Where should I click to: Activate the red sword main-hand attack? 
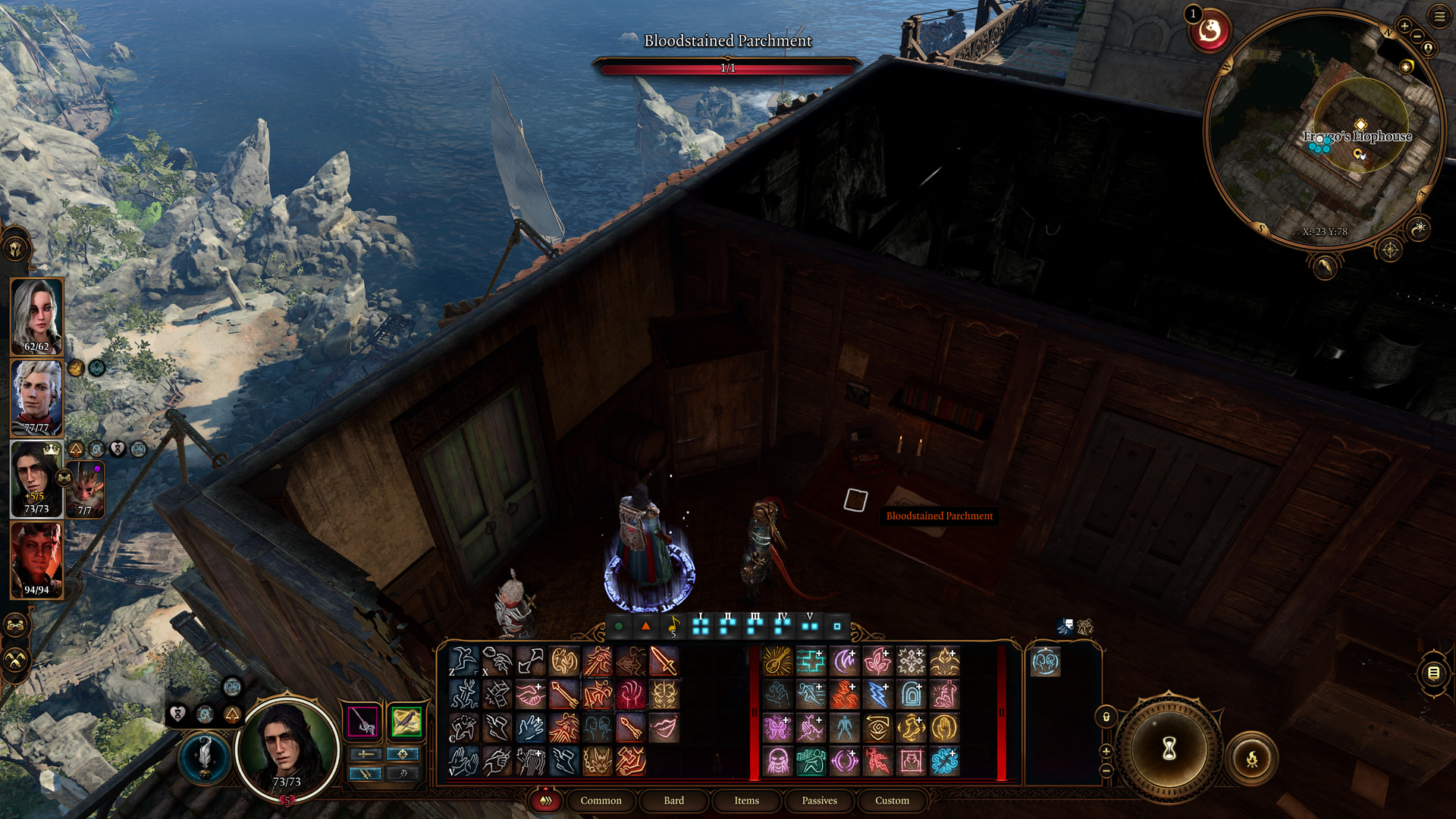[664, 661]
